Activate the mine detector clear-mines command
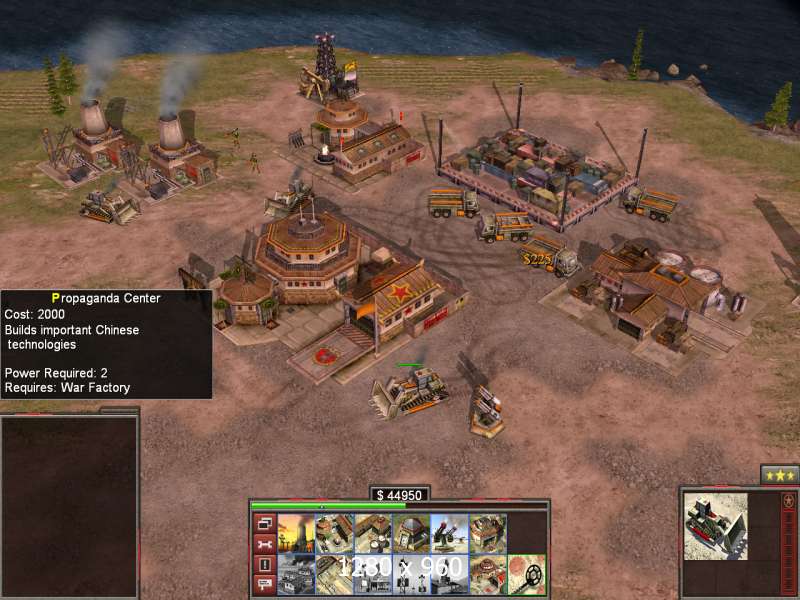 click(527, 573)
